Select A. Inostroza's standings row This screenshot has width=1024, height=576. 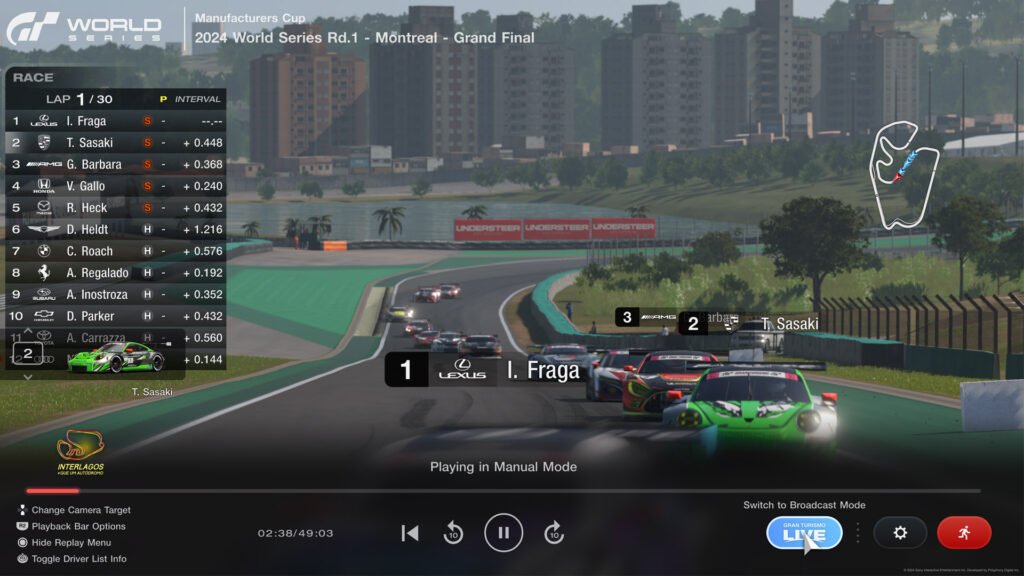pos(115,295)
